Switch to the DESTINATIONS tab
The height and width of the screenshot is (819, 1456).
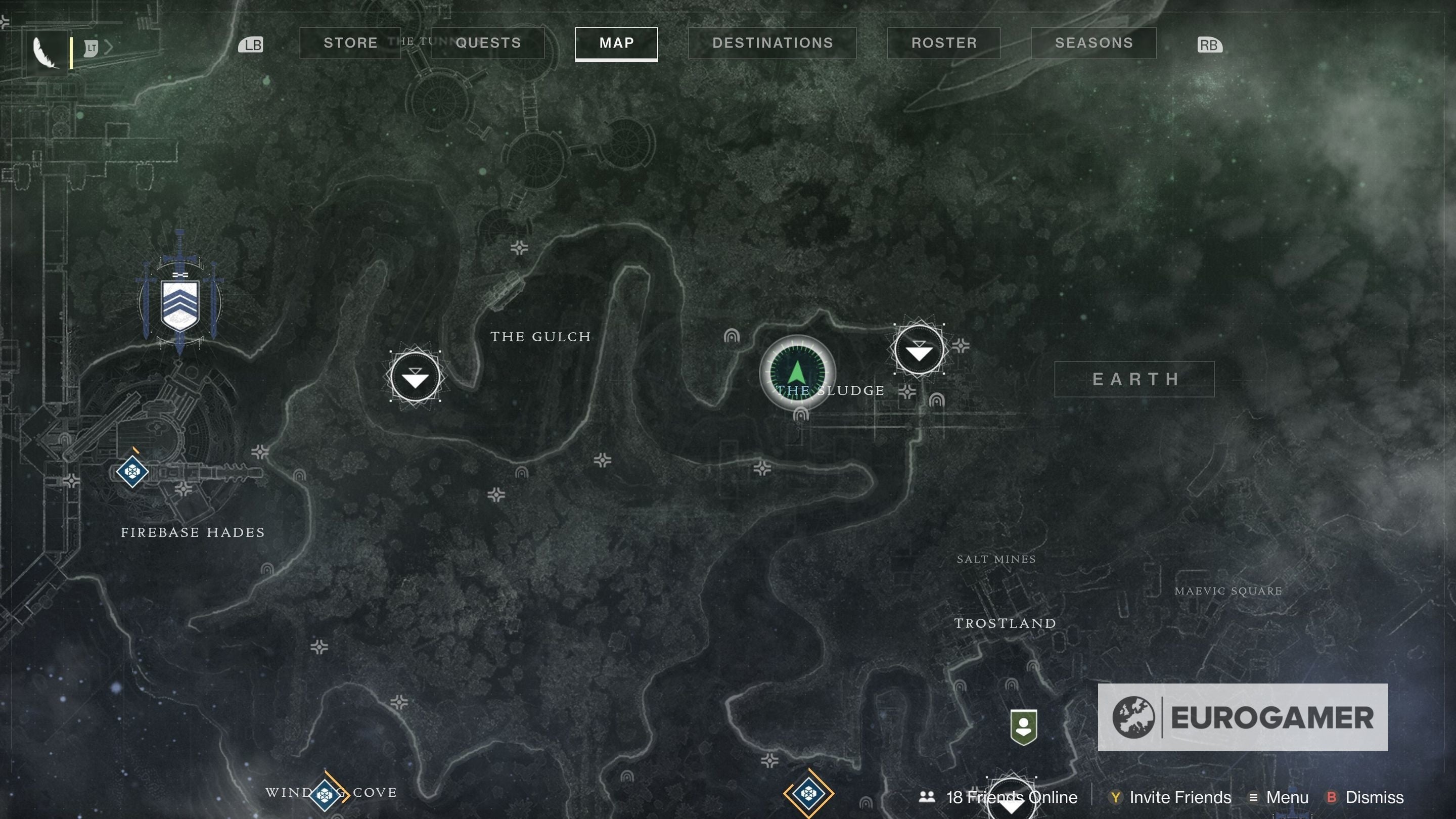(772, 43)
